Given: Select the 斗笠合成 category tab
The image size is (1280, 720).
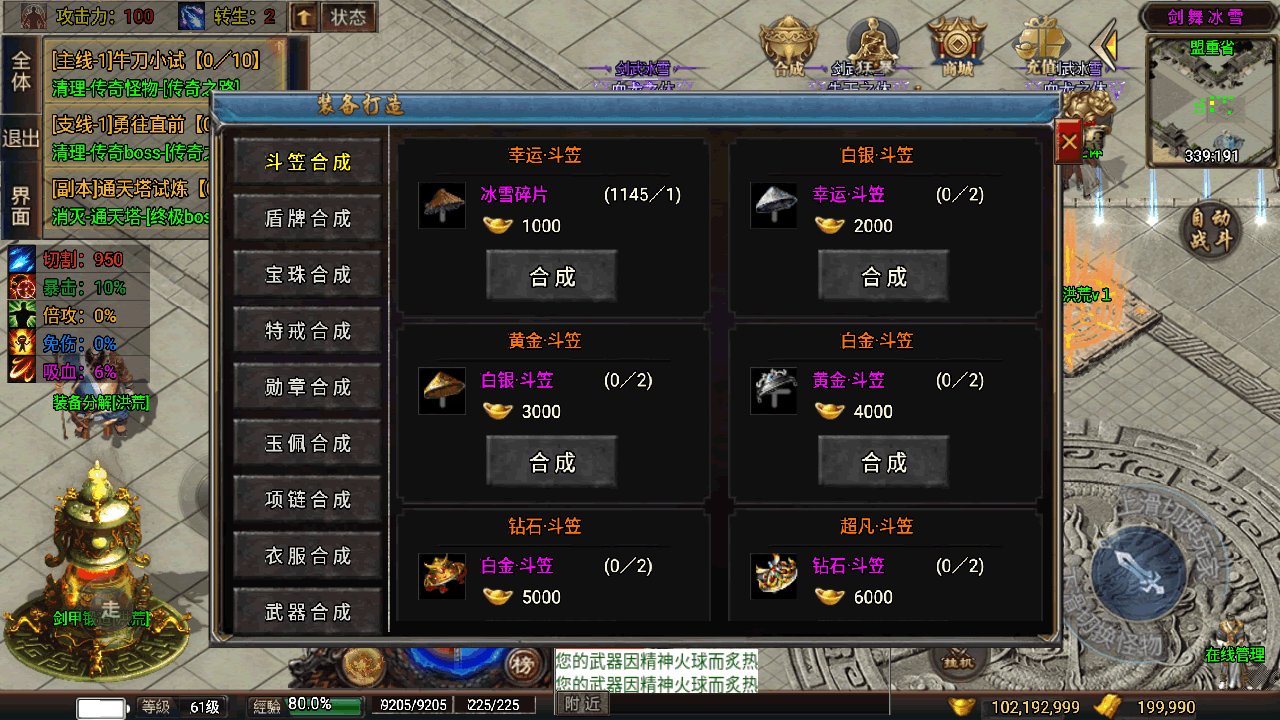Looking at the screenshot, I should (308, 162).
